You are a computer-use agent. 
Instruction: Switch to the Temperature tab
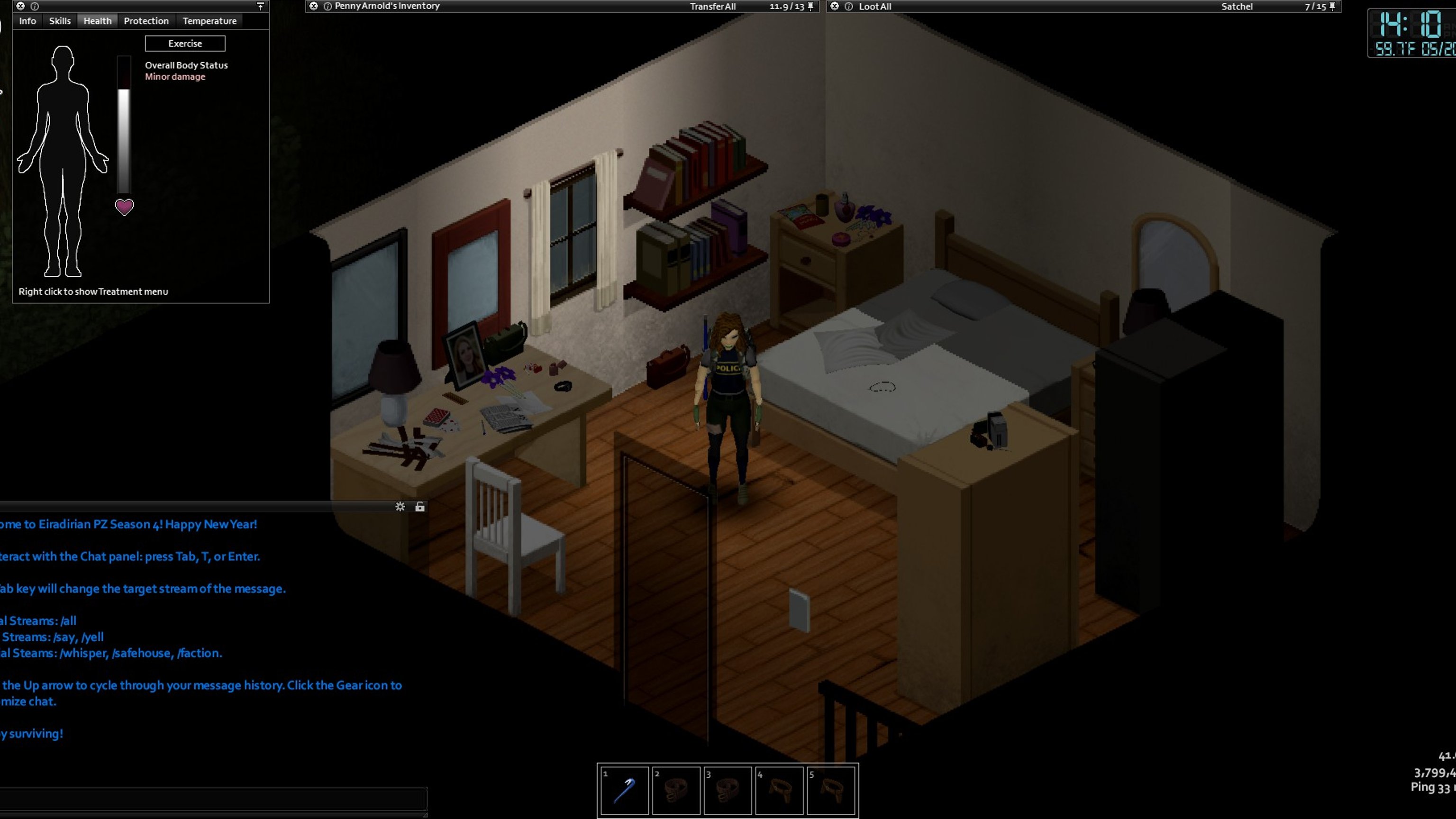[209, 21]
